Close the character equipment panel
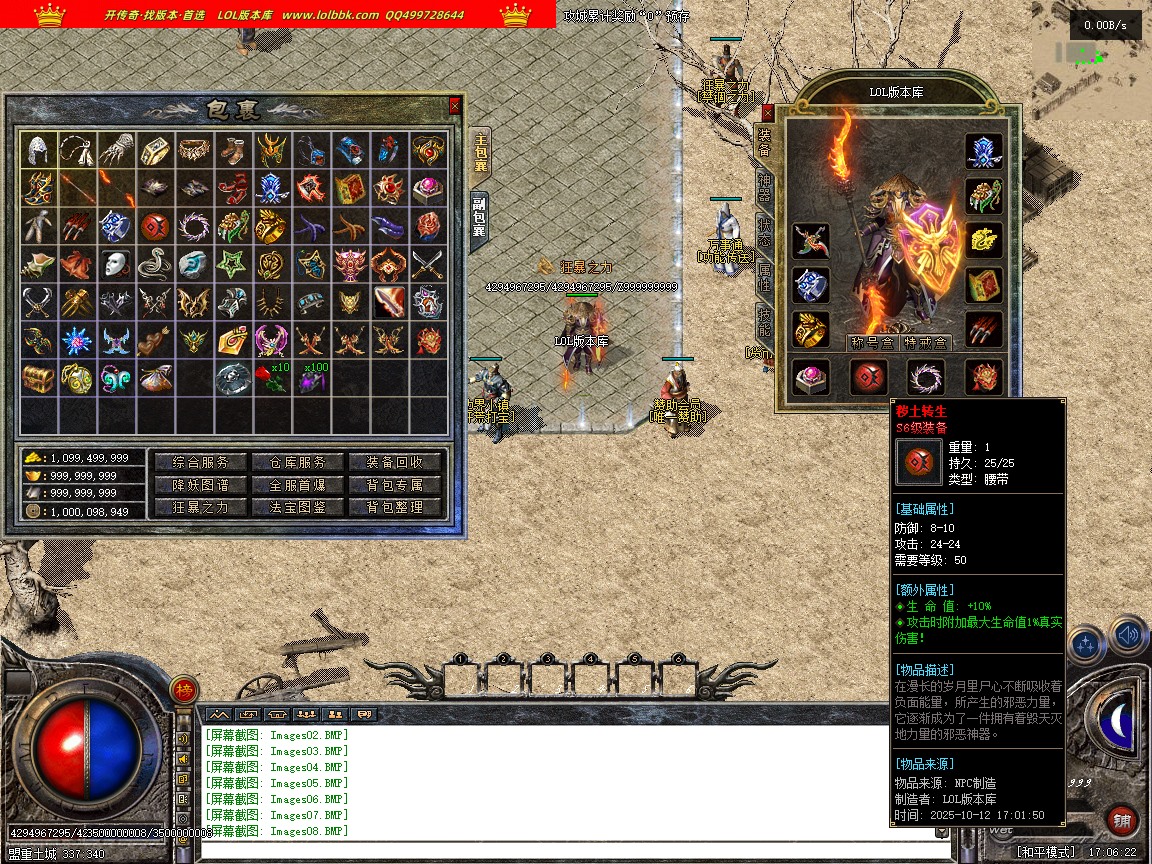This screenshot has height=864, width=1152. coord(768,112)
